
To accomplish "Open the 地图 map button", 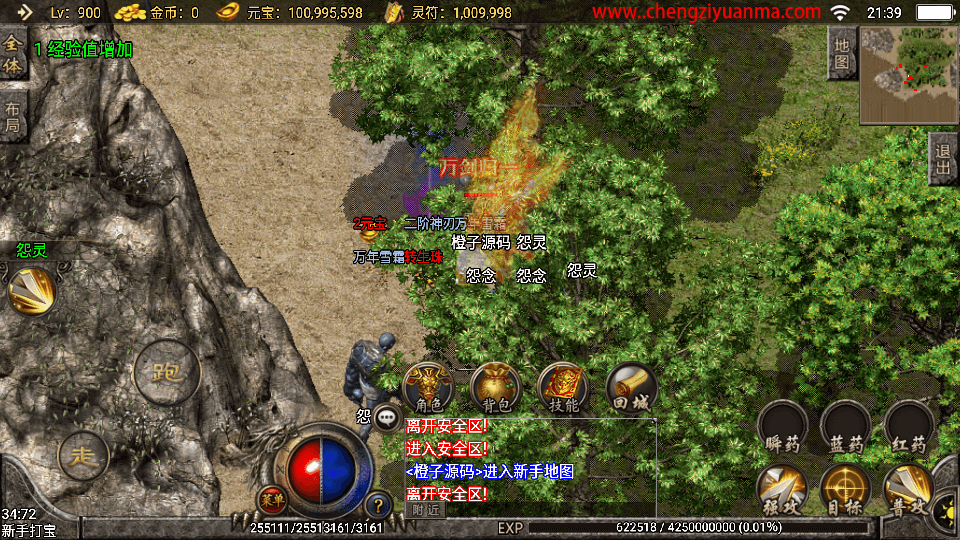I will click(842, 53).
